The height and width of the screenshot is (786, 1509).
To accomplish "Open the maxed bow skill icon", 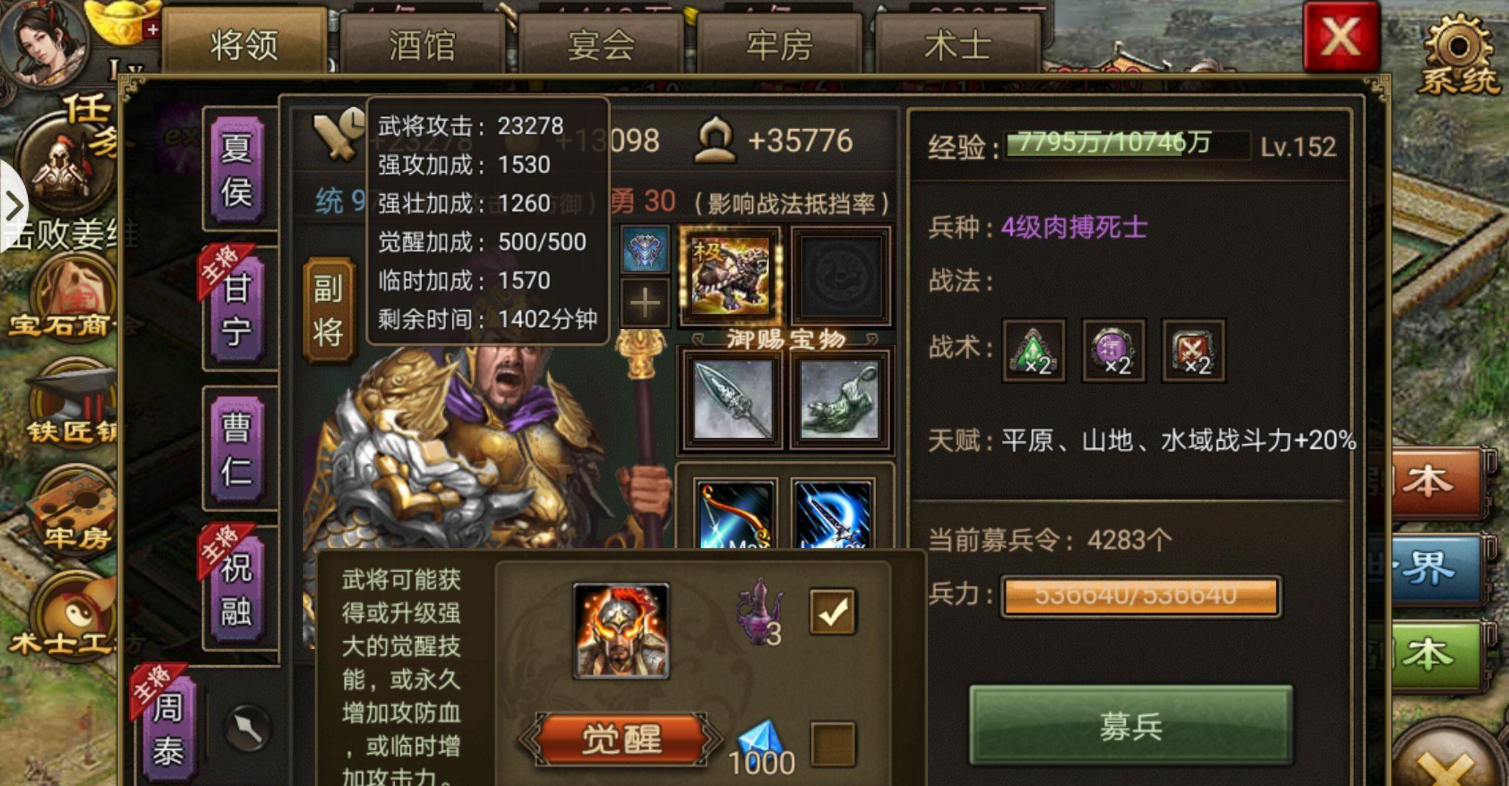I will 737,514.
